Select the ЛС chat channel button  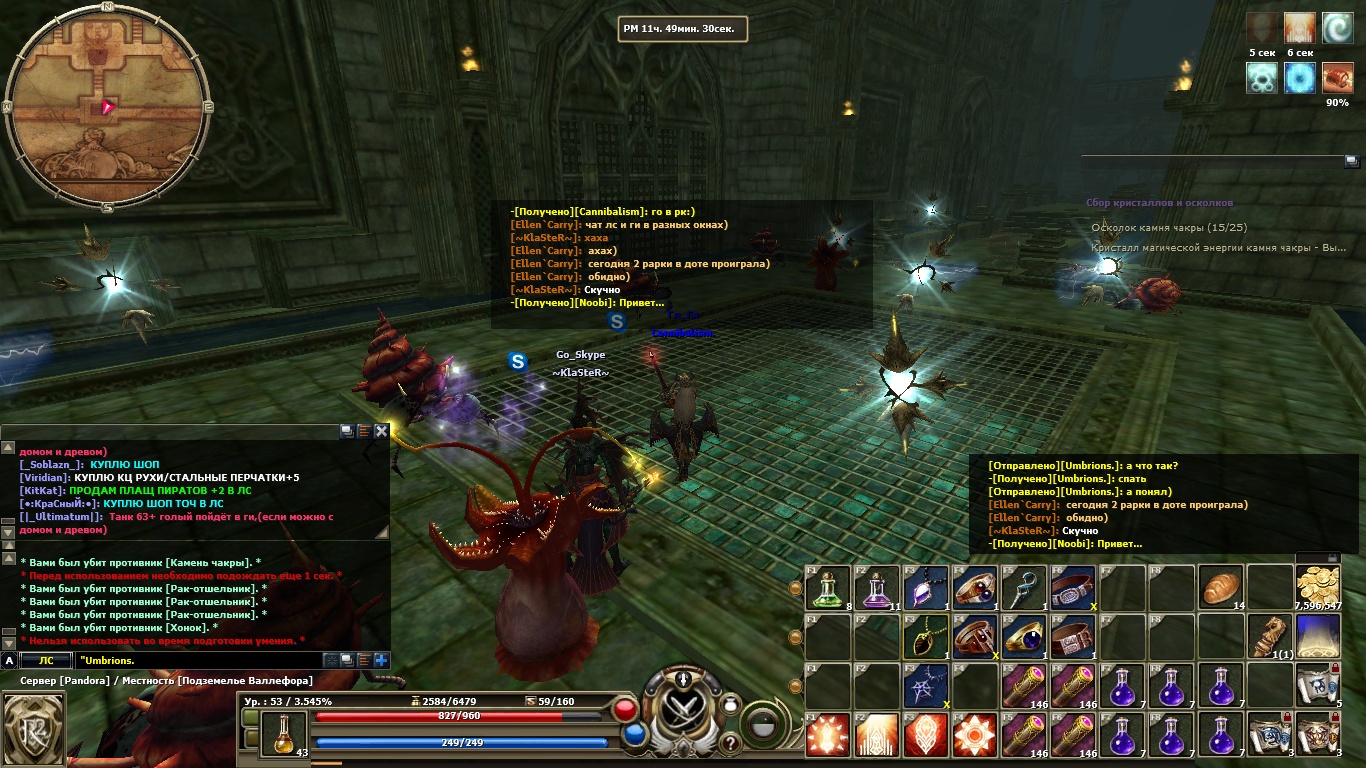(46, 660)
